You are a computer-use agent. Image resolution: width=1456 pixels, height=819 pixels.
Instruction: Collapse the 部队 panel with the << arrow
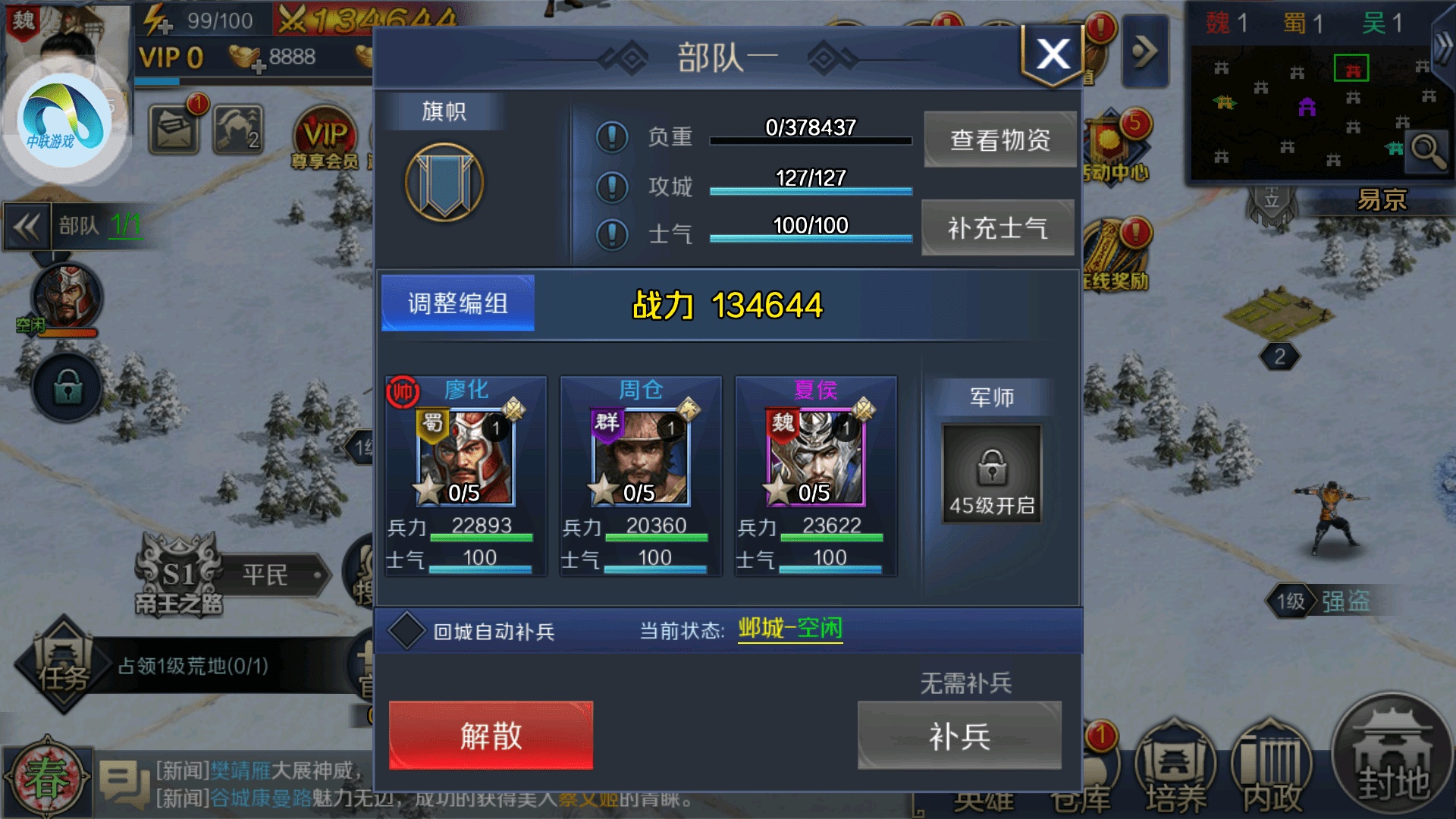point(27,227)
